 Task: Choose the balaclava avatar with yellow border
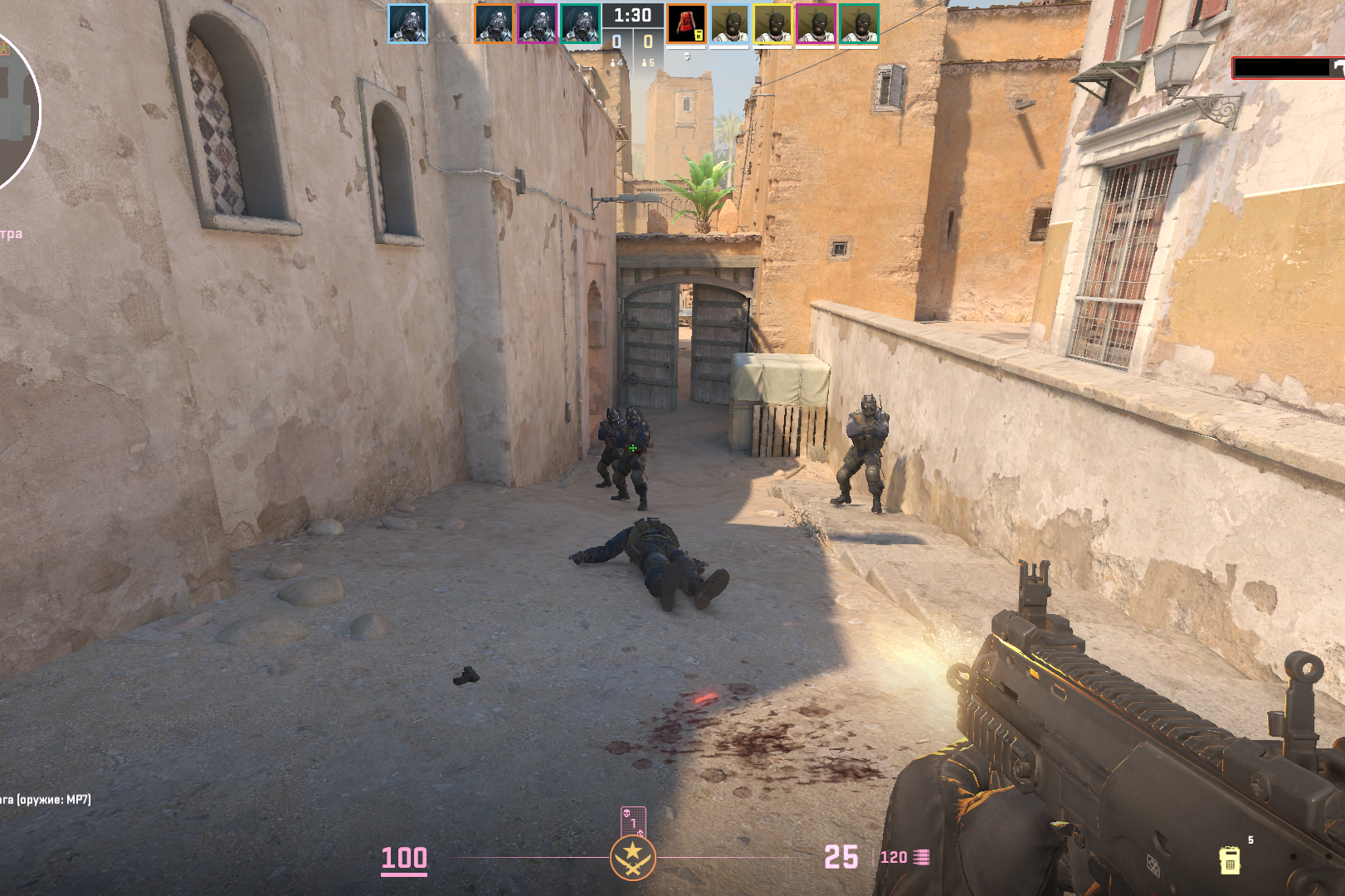[x=772, y=25]
